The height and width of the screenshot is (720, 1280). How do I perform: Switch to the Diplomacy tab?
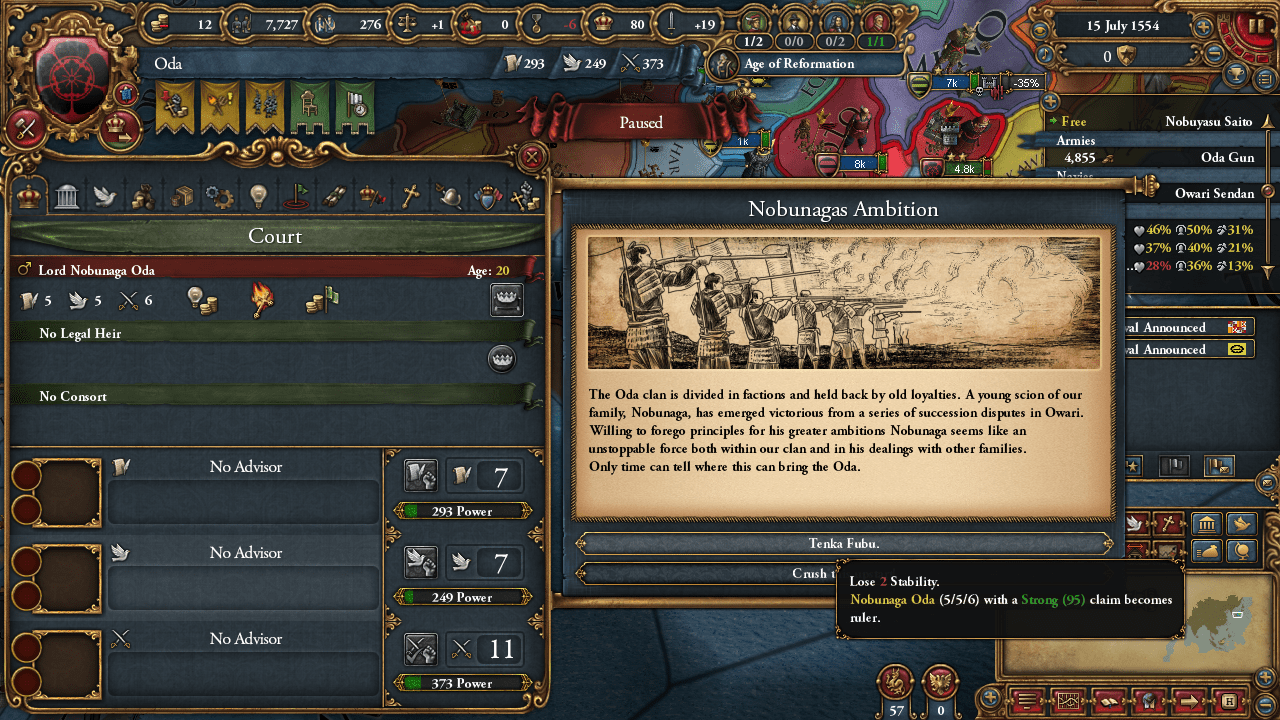pyautogui.click(x=103, y=196)
